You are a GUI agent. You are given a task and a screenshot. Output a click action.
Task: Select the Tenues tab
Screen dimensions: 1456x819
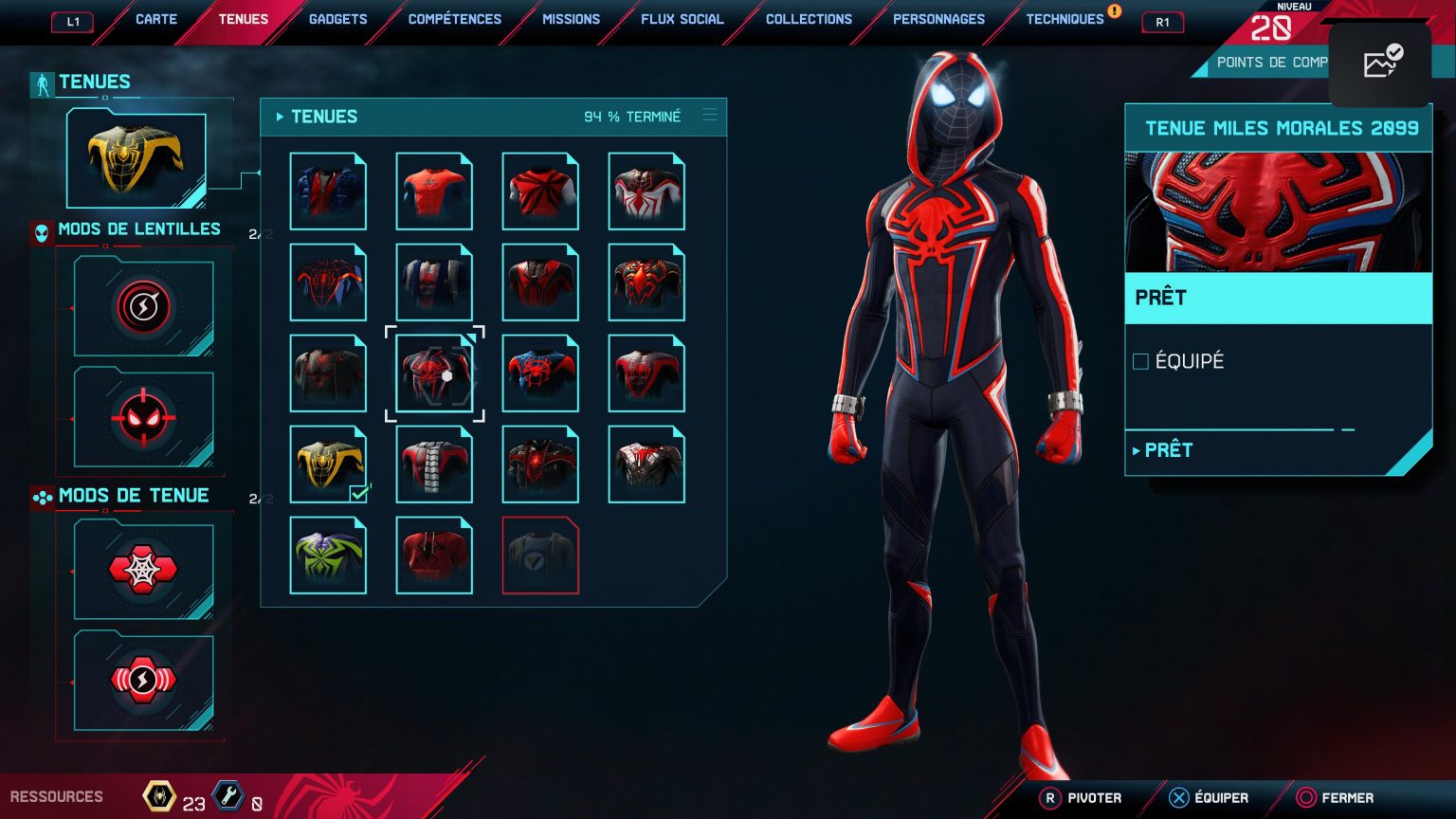tap(243, 19)
